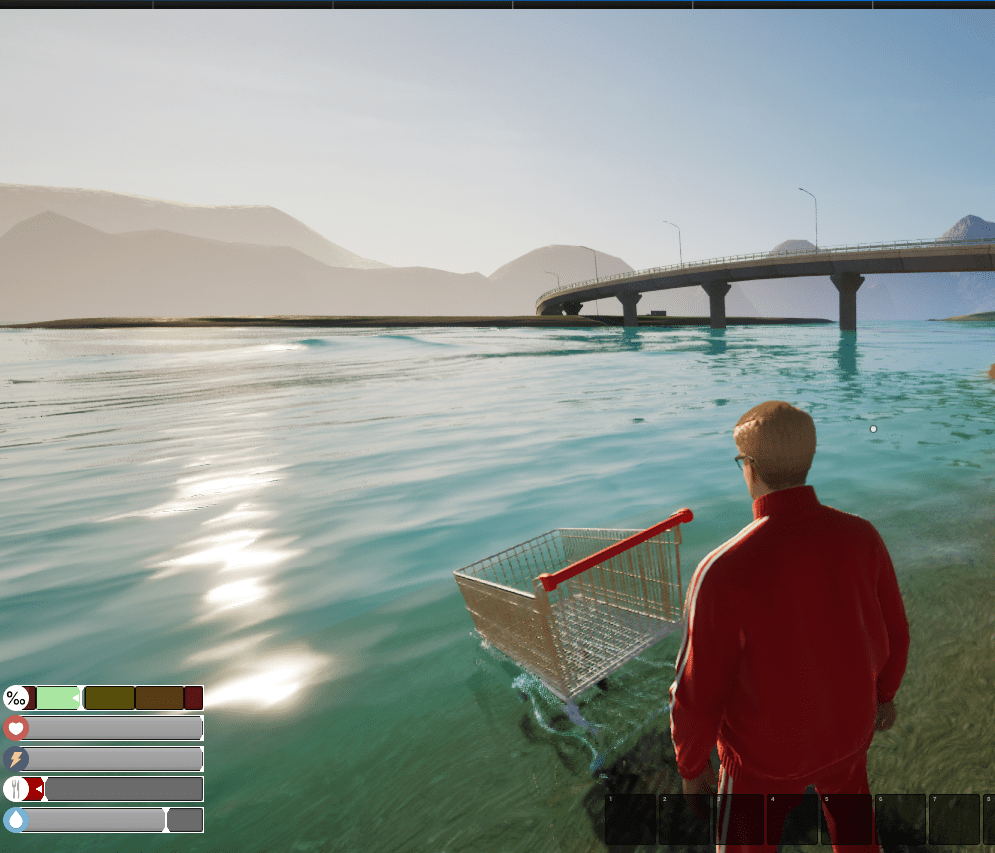Screen dimensions: 995x853
Task: Activate hotbar slot 4
Action: 792,819
